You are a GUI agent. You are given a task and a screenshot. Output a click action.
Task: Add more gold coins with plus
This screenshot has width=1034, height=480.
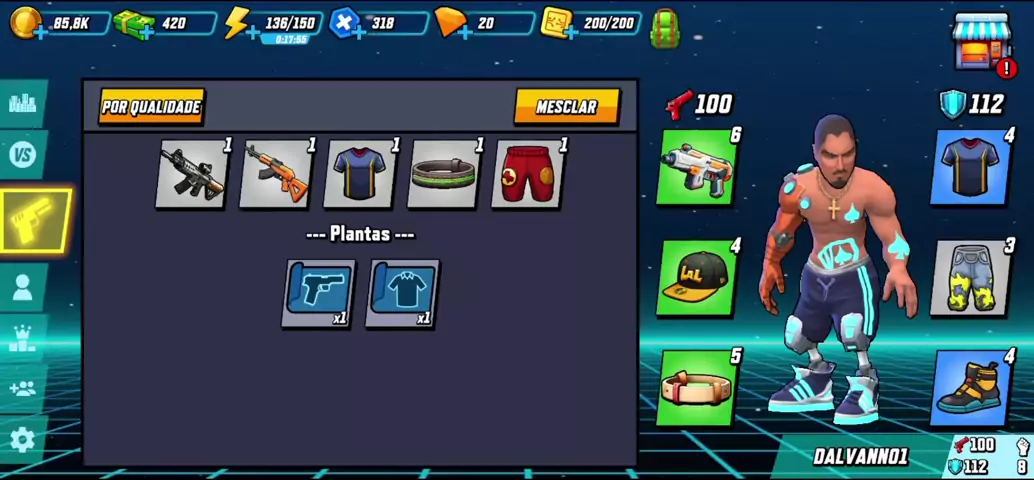point(40,33)
